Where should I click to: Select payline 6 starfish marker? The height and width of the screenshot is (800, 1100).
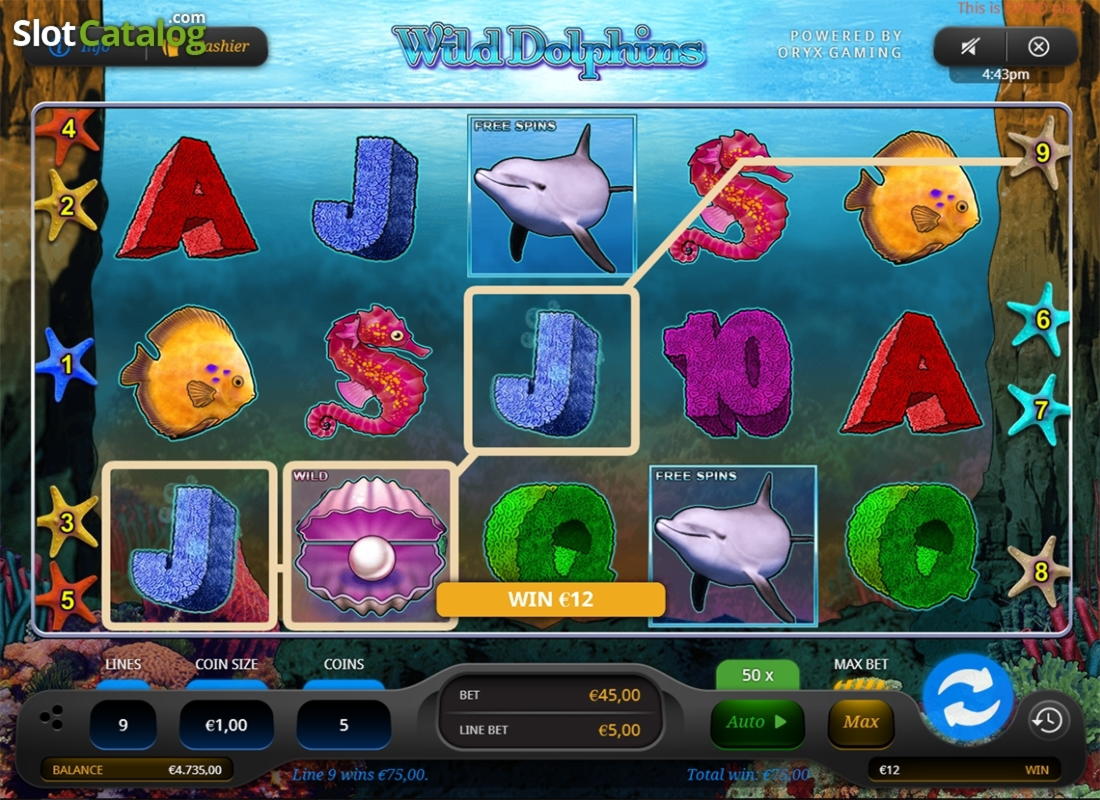[1042, 320]
